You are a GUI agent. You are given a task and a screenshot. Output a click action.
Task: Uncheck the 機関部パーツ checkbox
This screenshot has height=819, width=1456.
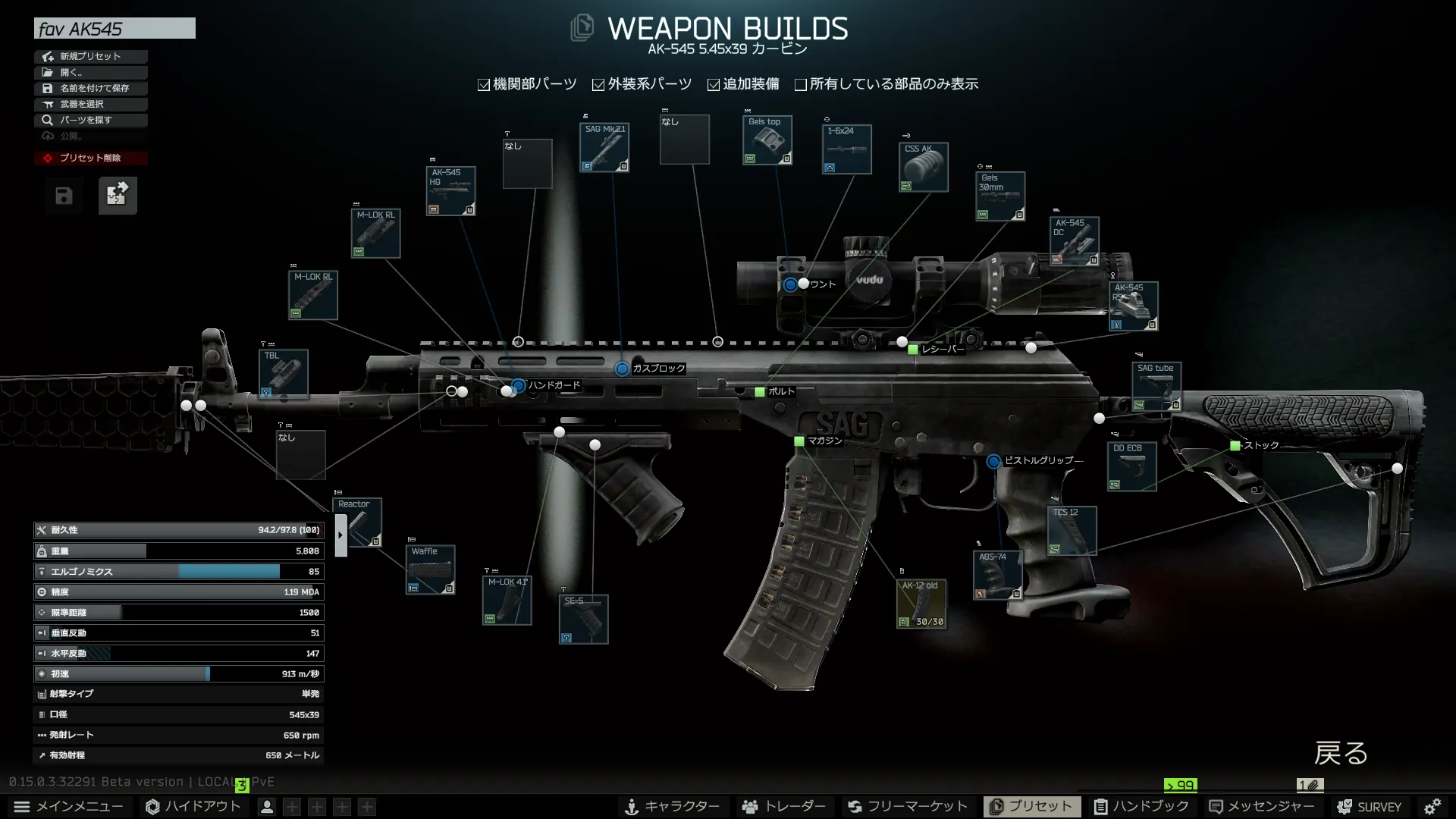click(x=483, y=84)
